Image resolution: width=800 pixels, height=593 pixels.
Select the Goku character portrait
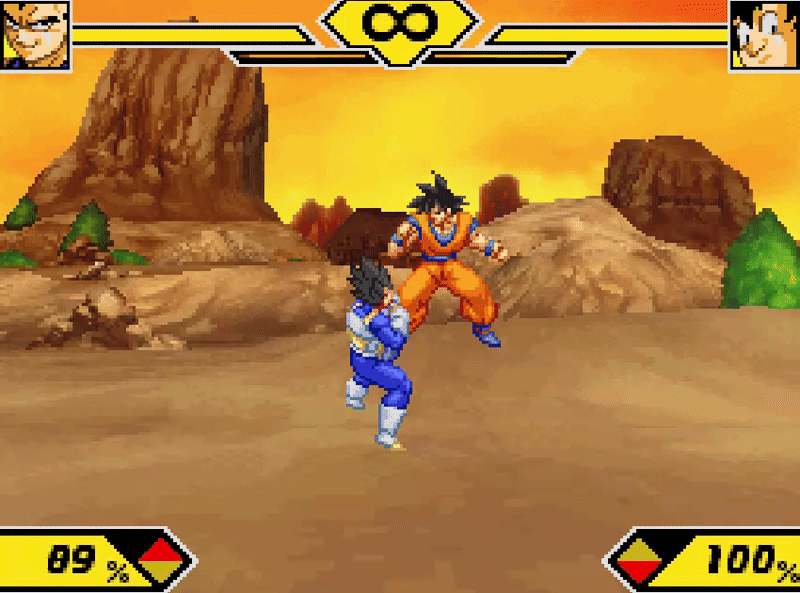tap(764, 34)
